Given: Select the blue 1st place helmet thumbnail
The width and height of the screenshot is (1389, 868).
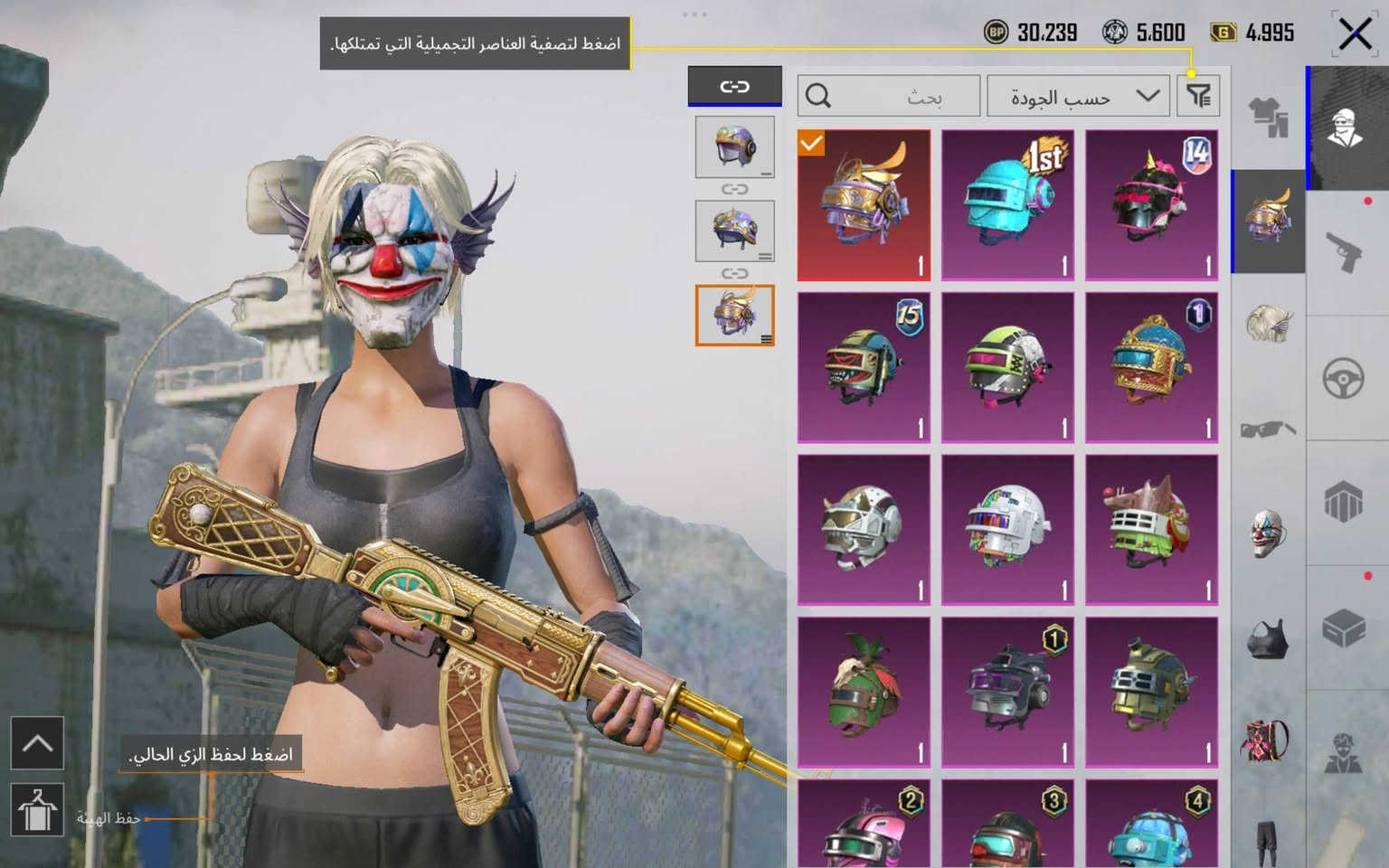Looking at the screenshot, I should click(x=1007, y=203).
